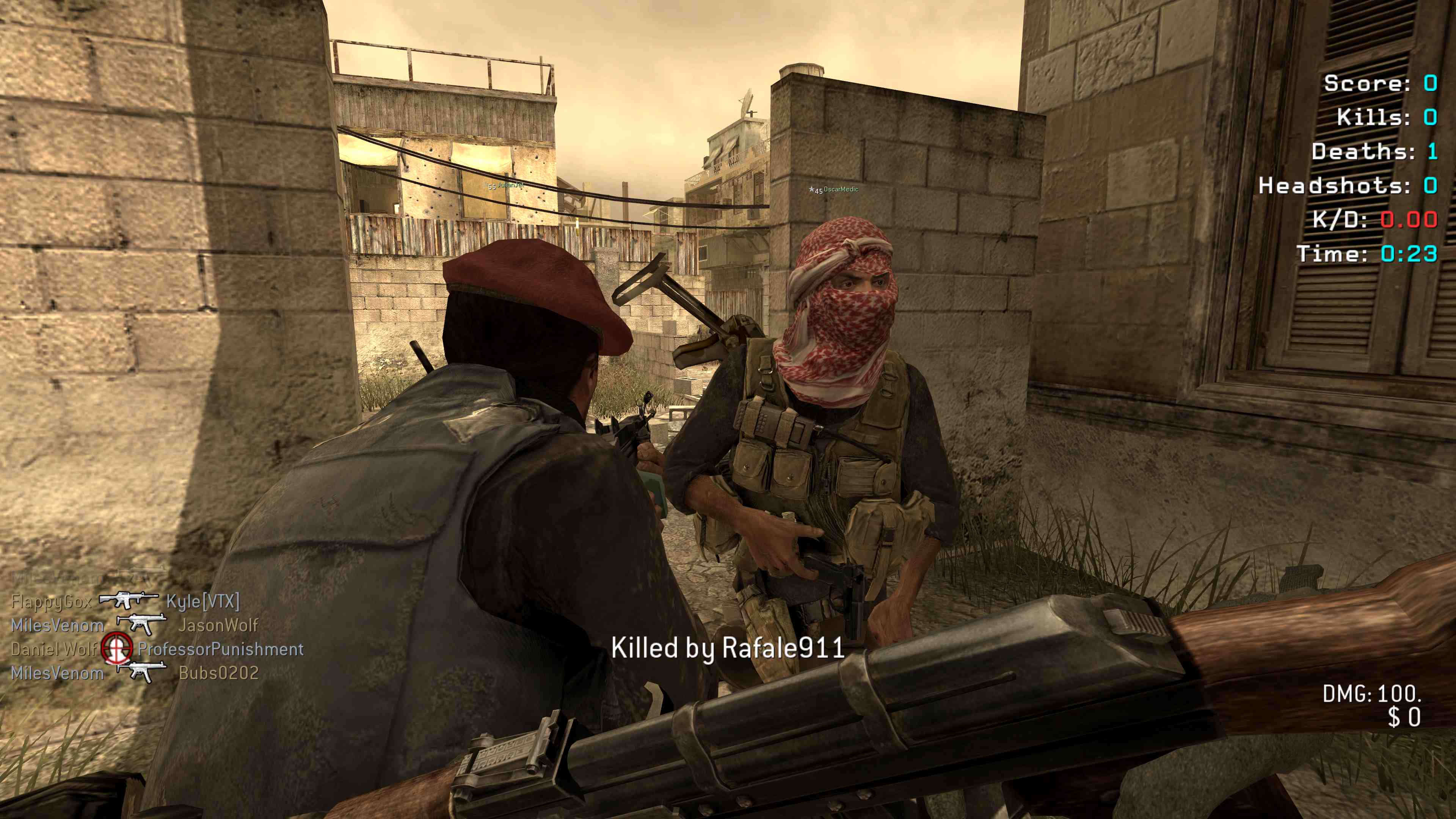Select the rifle icon beside FlappyGox
This screenshot has width=1456, height=819.
128,600
